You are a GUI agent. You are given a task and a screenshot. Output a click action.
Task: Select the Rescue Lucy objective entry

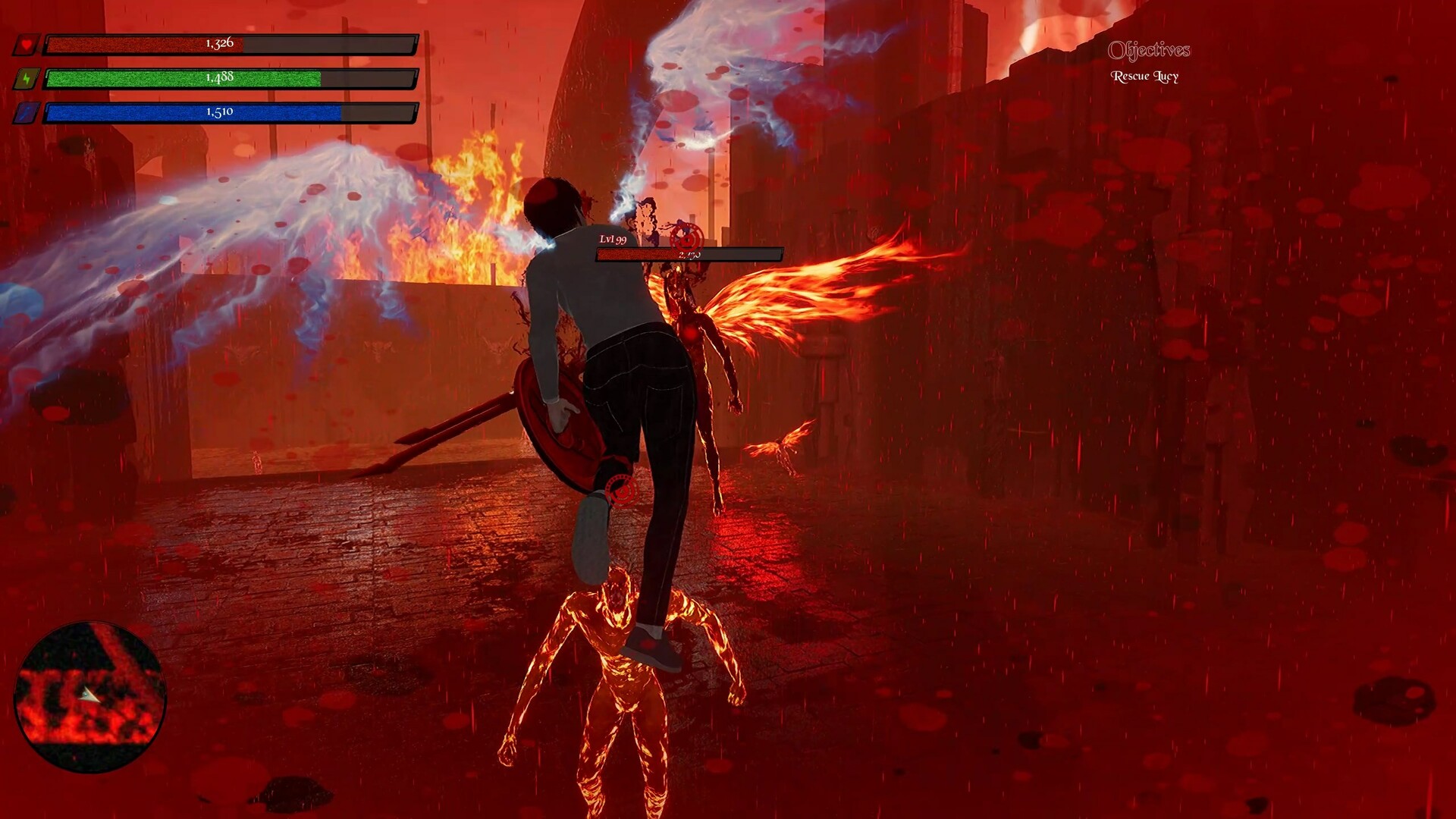[1144, 76]
